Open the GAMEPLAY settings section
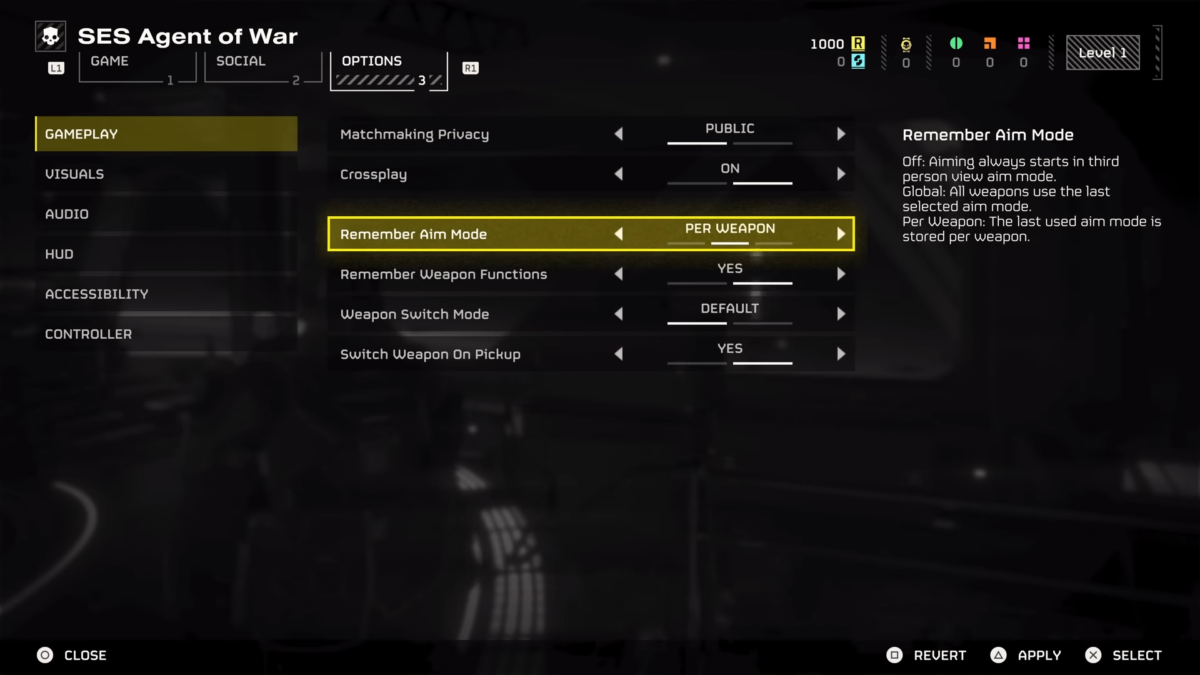This screenshot has width=1200, height=675. click(x=166, y=134)
